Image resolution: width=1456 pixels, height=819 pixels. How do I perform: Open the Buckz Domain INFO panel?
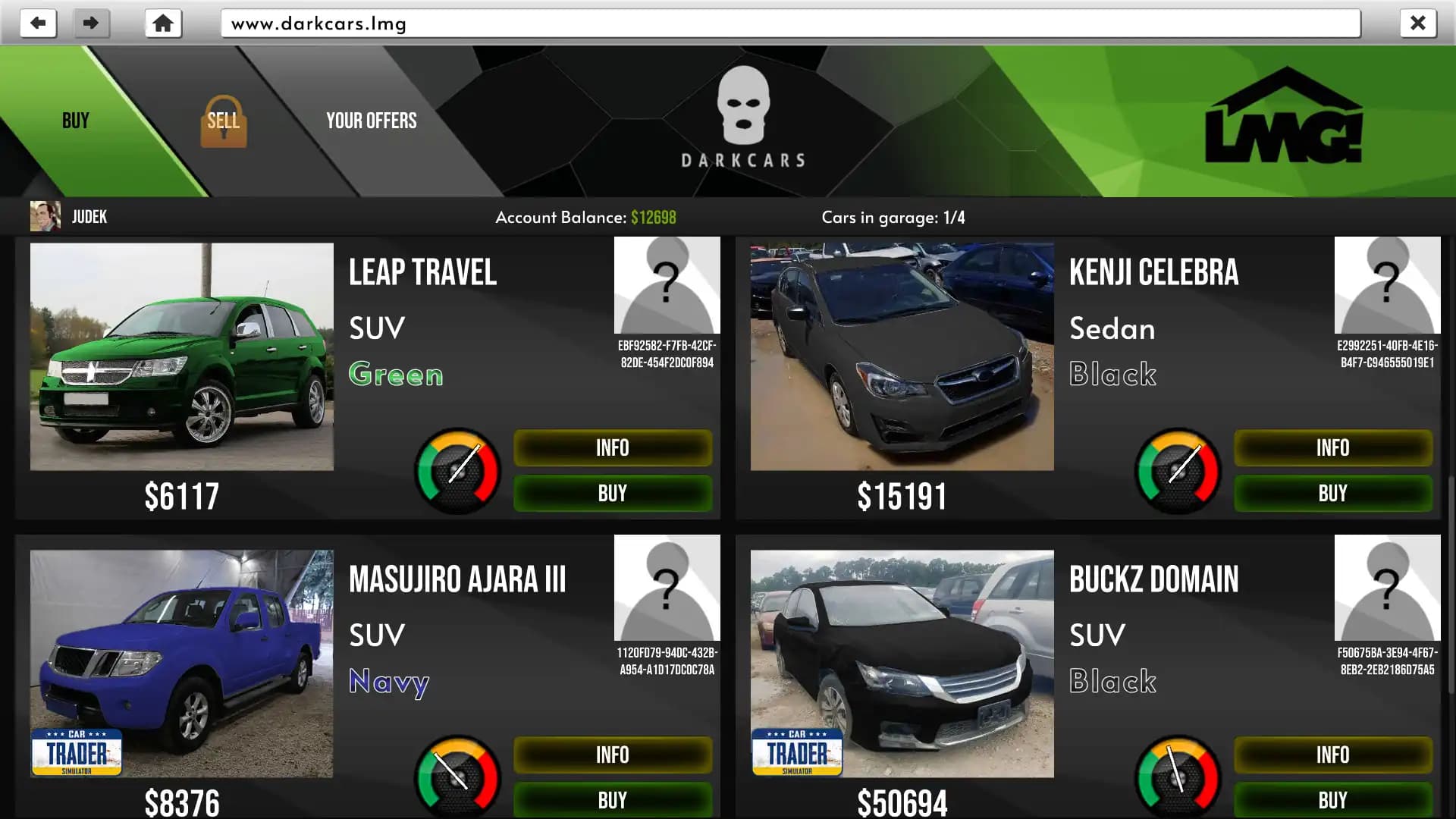1332,755
